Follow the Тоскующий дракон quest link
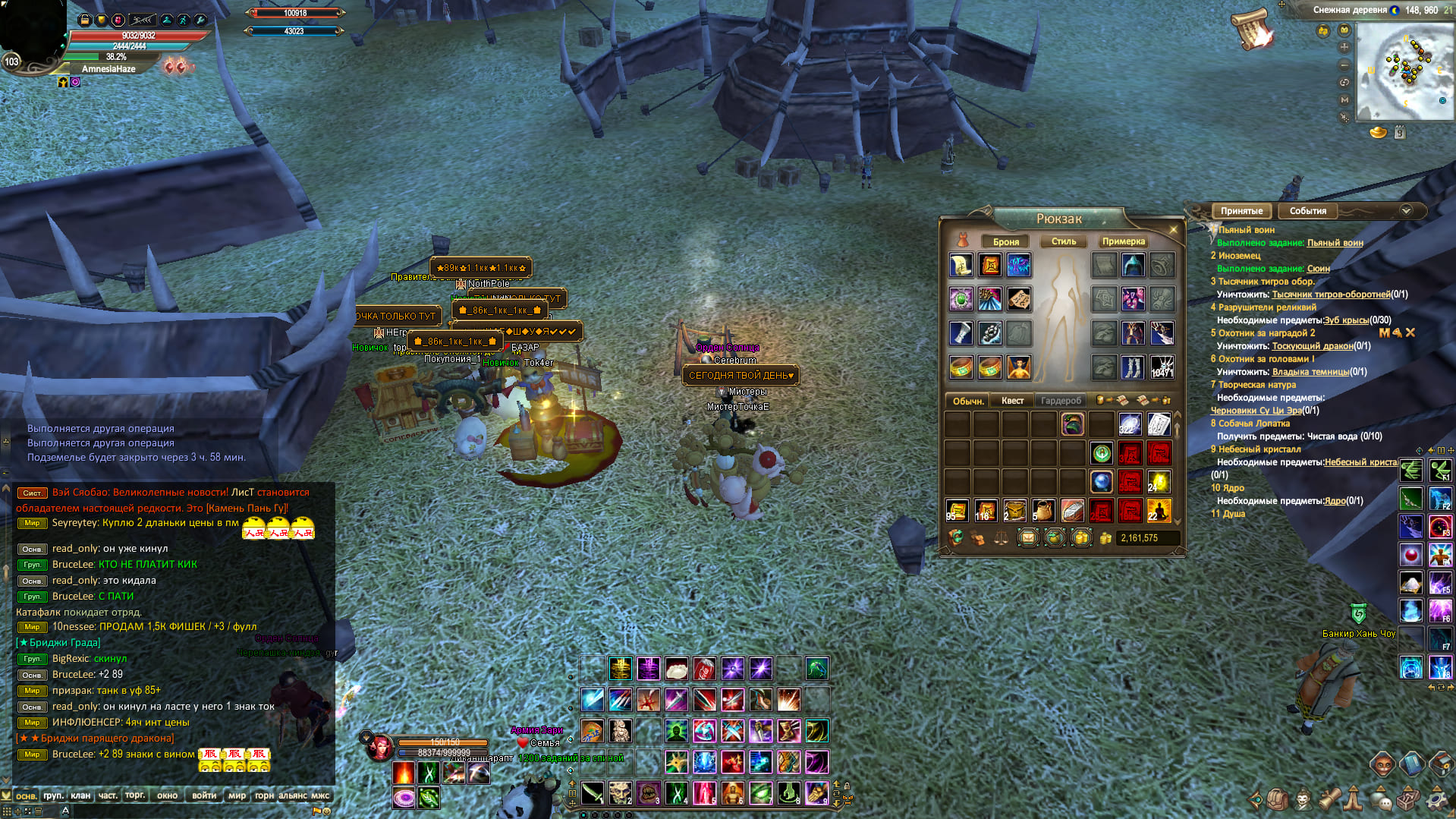This screenshot has height=819, width=1456. pyautogui.click(x=1312, y=346)
